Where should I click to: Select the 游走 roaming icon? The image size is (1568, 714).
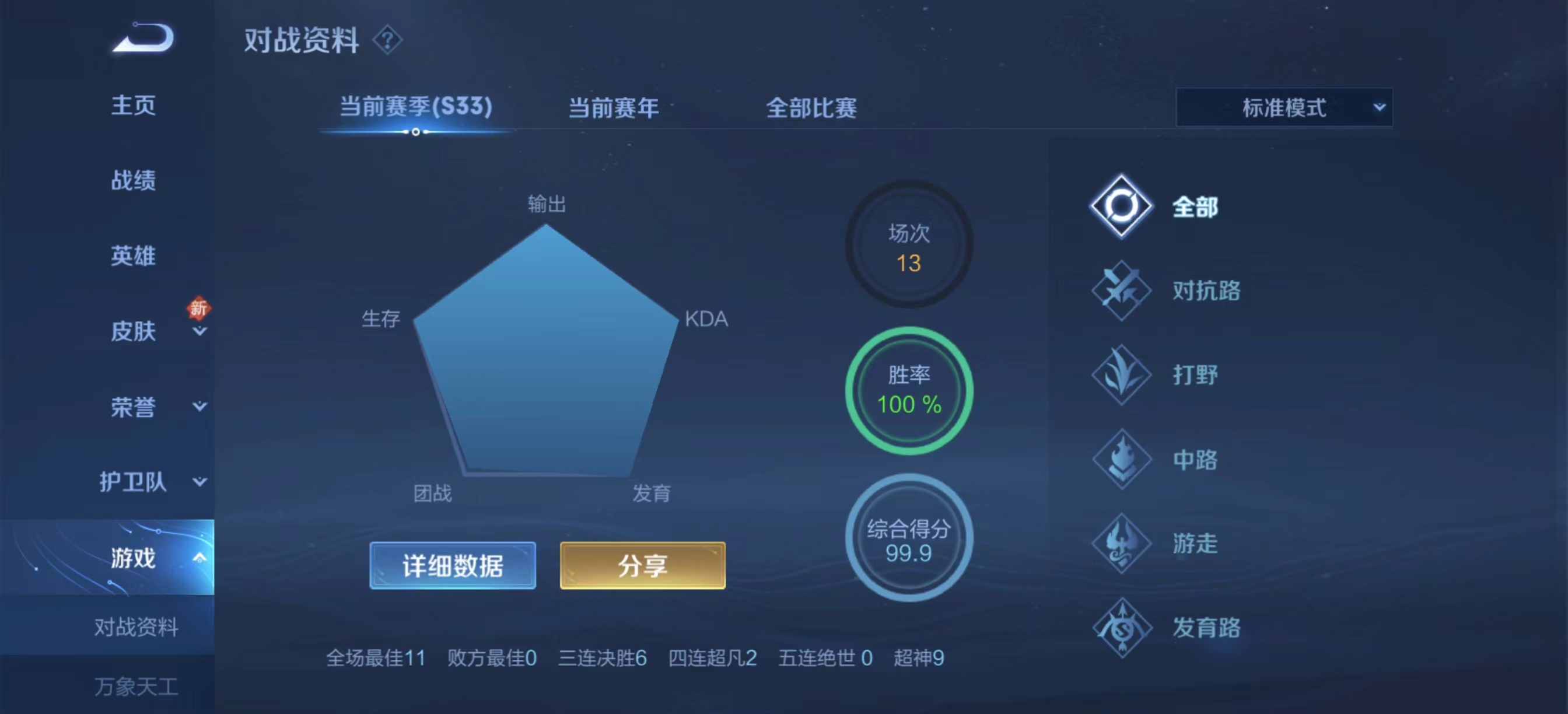(1122, 544)
